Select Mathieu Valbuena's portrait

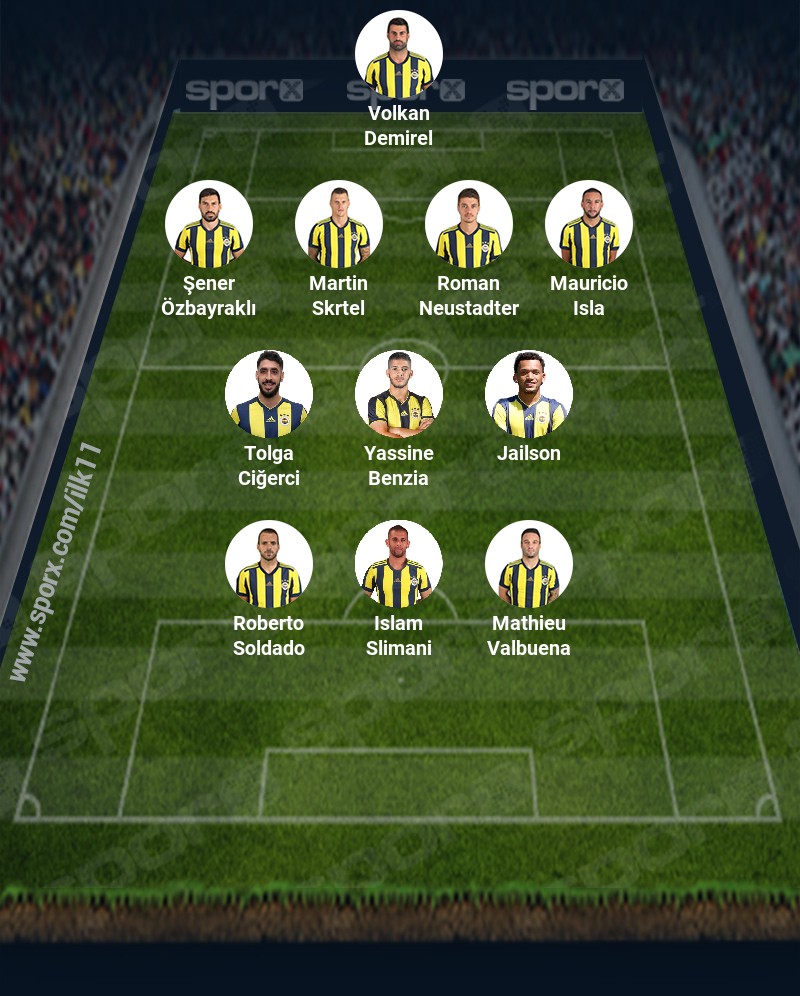click(529, 565)
